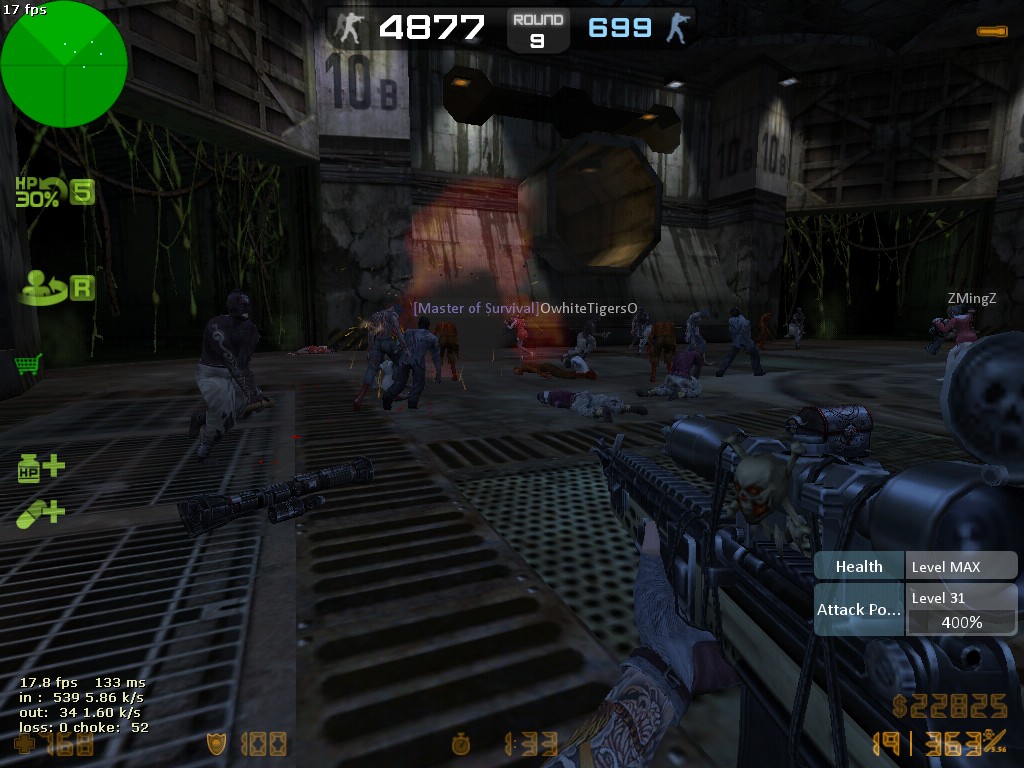Activate the green R skill icon
Screen dimensions: 1024x768
tap(57, 288)
